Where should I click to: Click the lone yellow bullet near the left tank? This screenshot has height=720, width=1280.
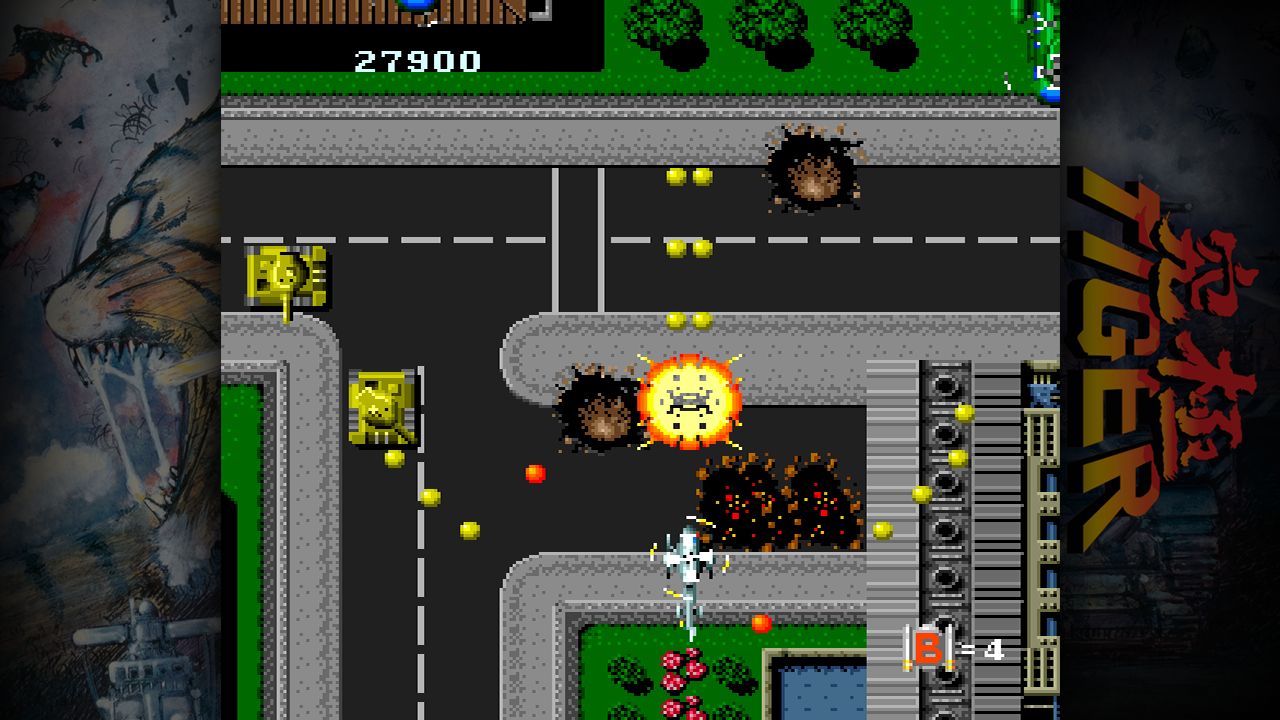tap(392, 458)
